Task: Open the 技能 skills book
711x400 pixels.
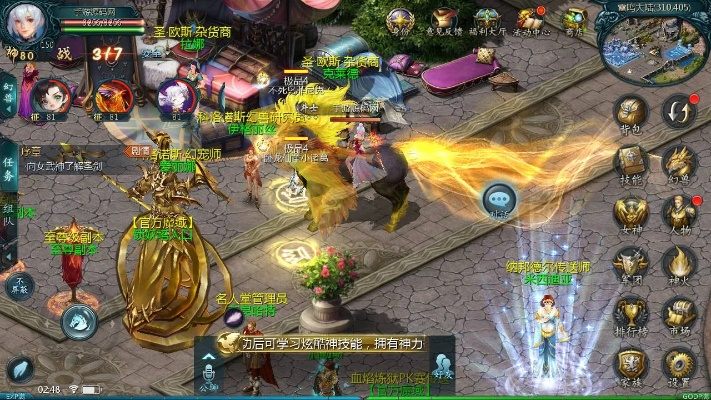Action: coord(630,161)
